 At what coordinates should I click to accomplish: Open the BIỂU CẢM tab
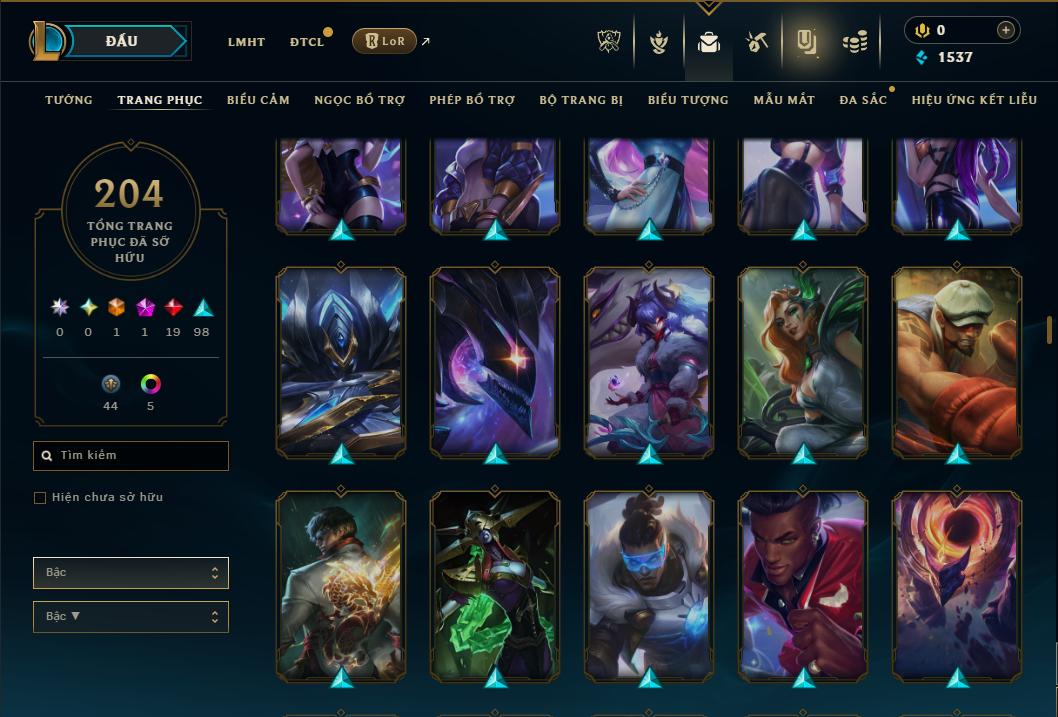[258, 100]
